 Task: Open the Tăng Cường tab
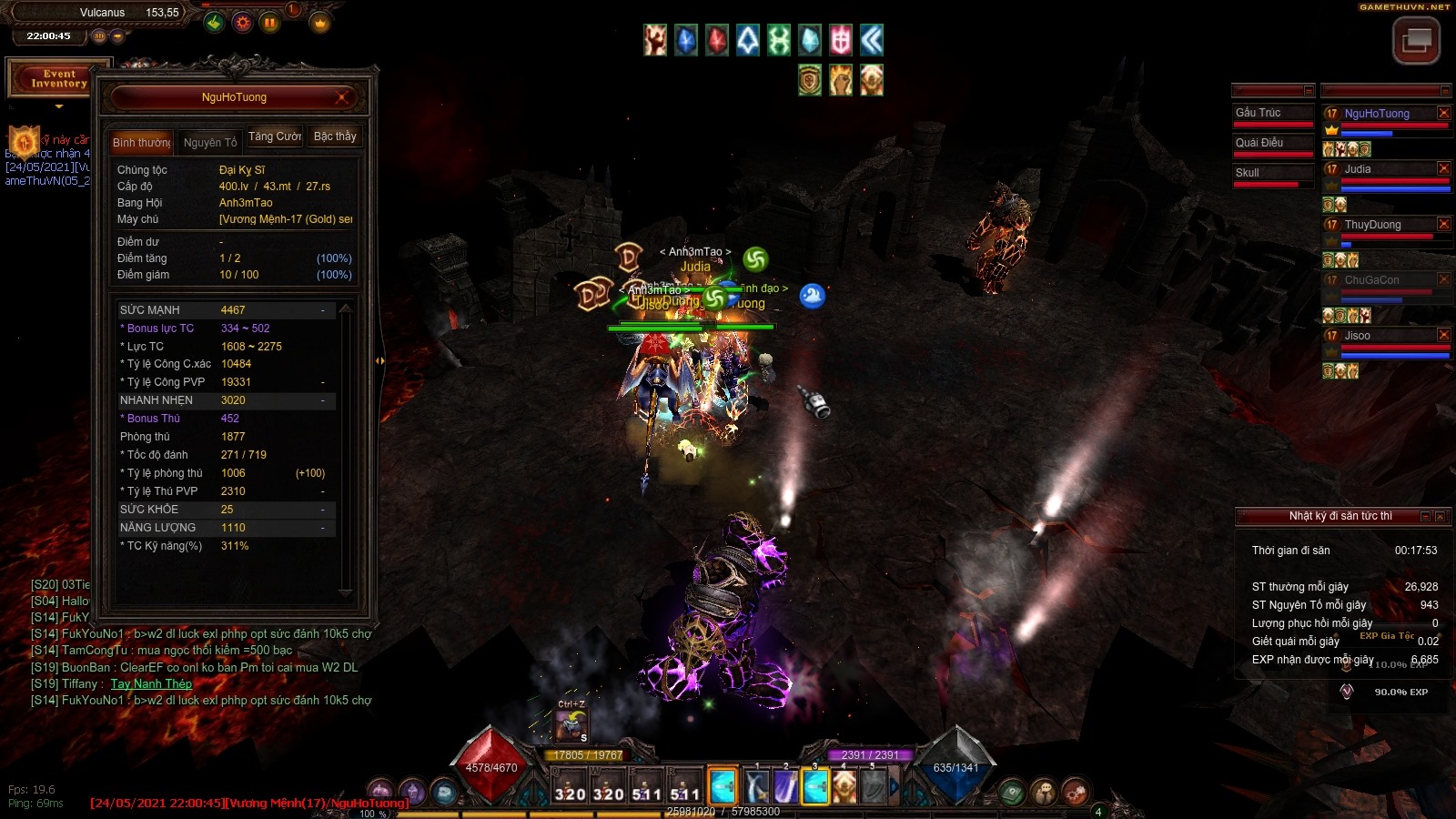pos(275,136)
